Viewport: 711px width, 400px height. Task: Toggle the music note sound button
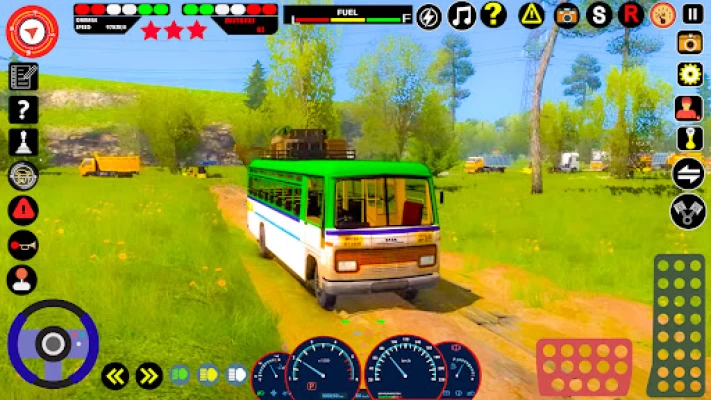461,15
